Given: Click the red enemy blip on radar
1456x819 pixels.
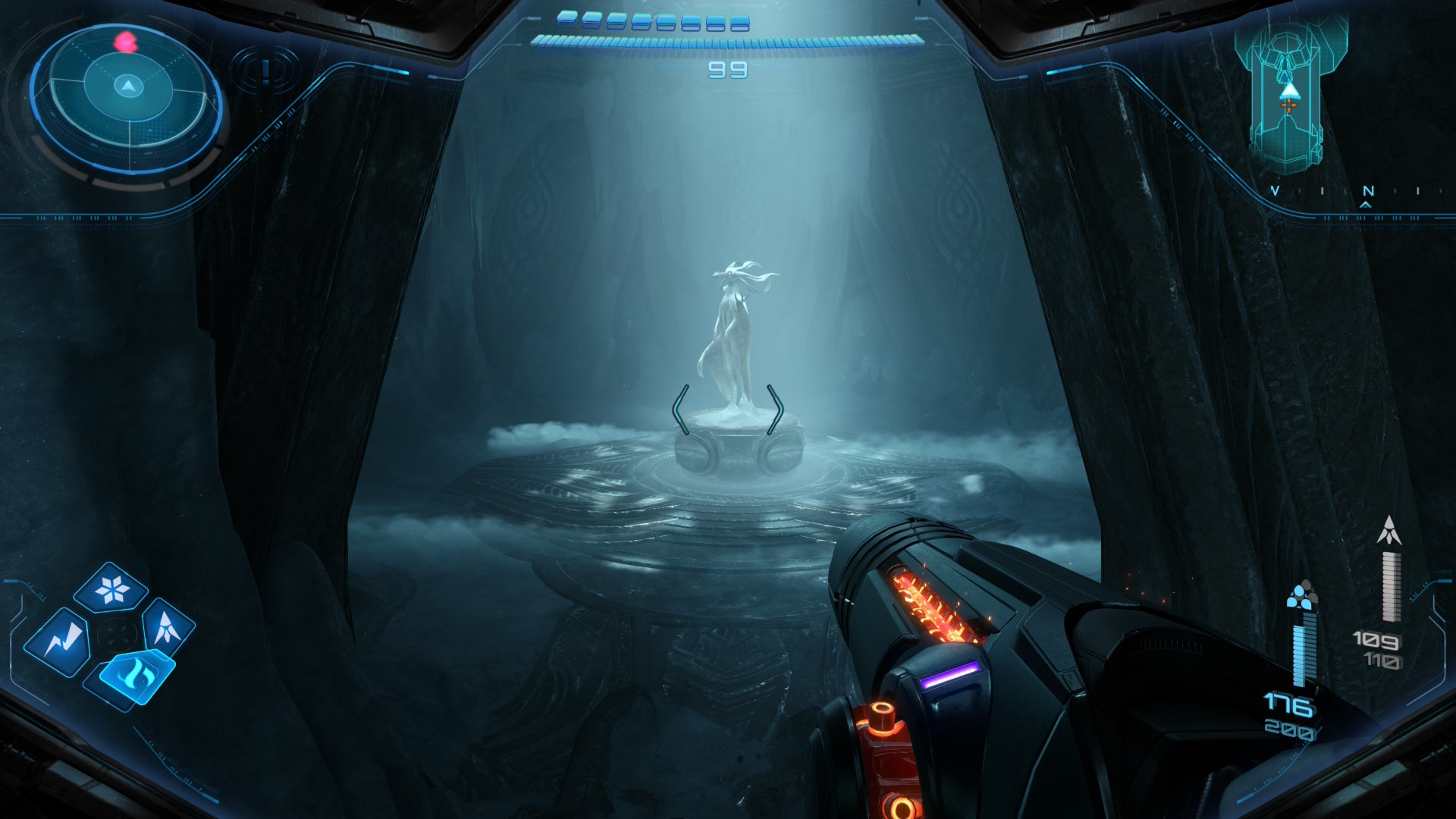Looking at the screenshot, I should click(x=125, y=42).
